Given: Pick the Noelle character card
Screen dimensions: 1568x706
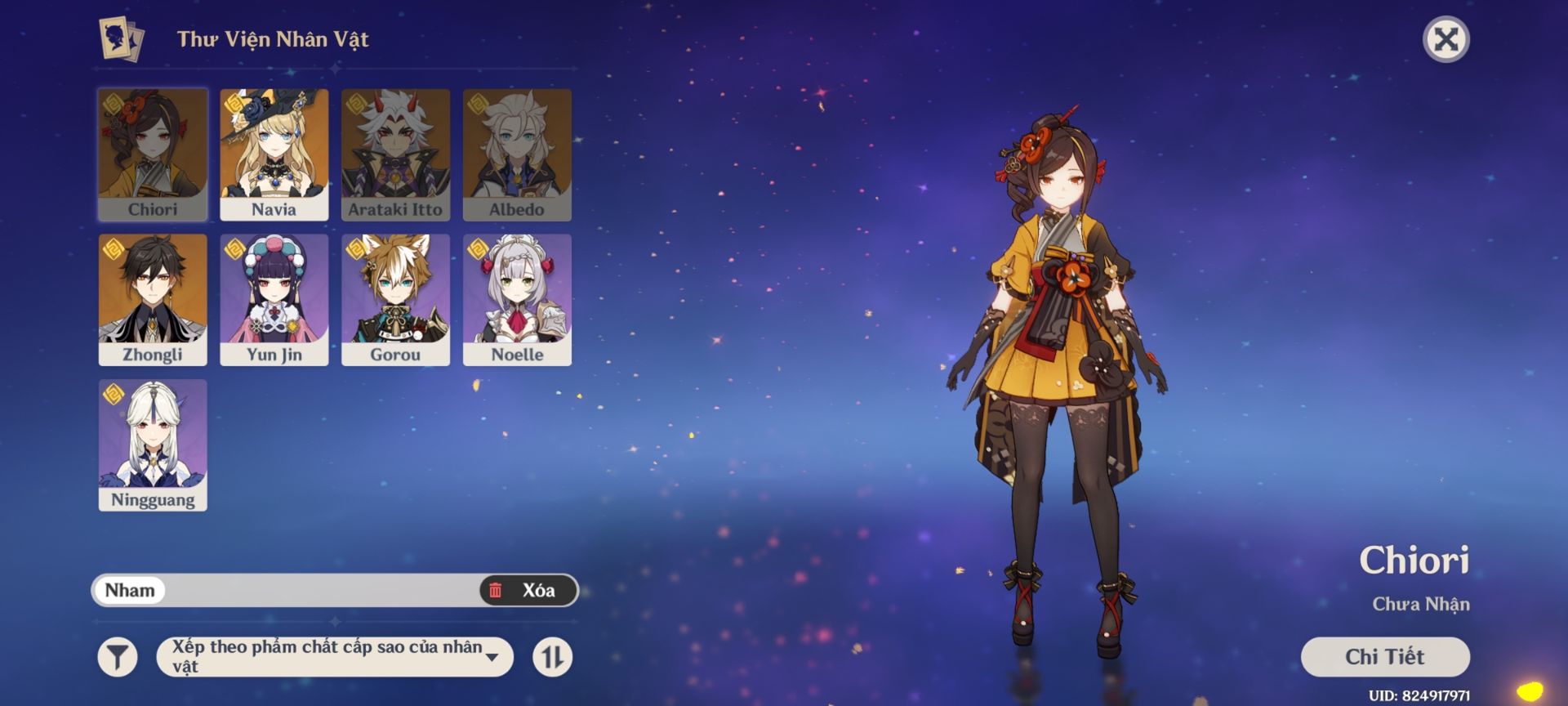Looking at the screenshot, I should pyautogui.click(x=517, y=300).
